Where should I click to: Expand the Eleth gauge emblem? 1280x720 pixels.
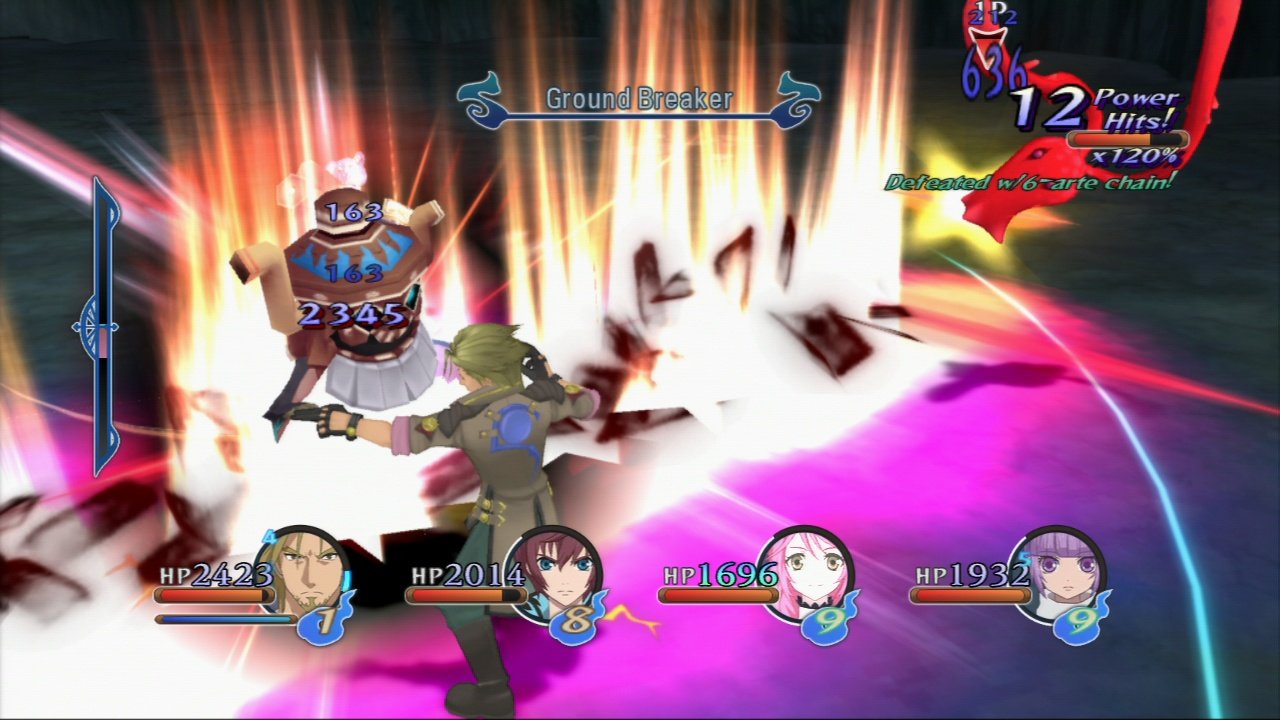pos(90,325)
